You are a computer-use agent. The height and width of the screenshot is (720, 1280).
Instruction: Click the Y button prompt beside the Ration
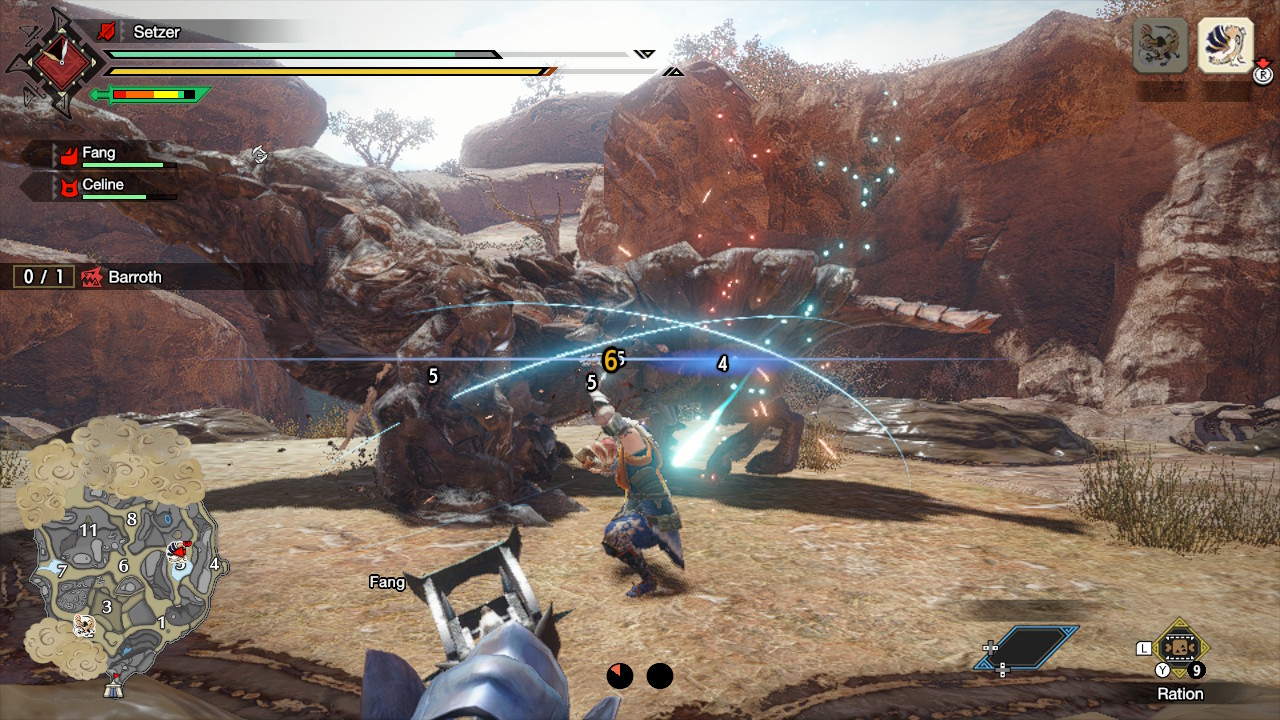[x=1163, y=669]
